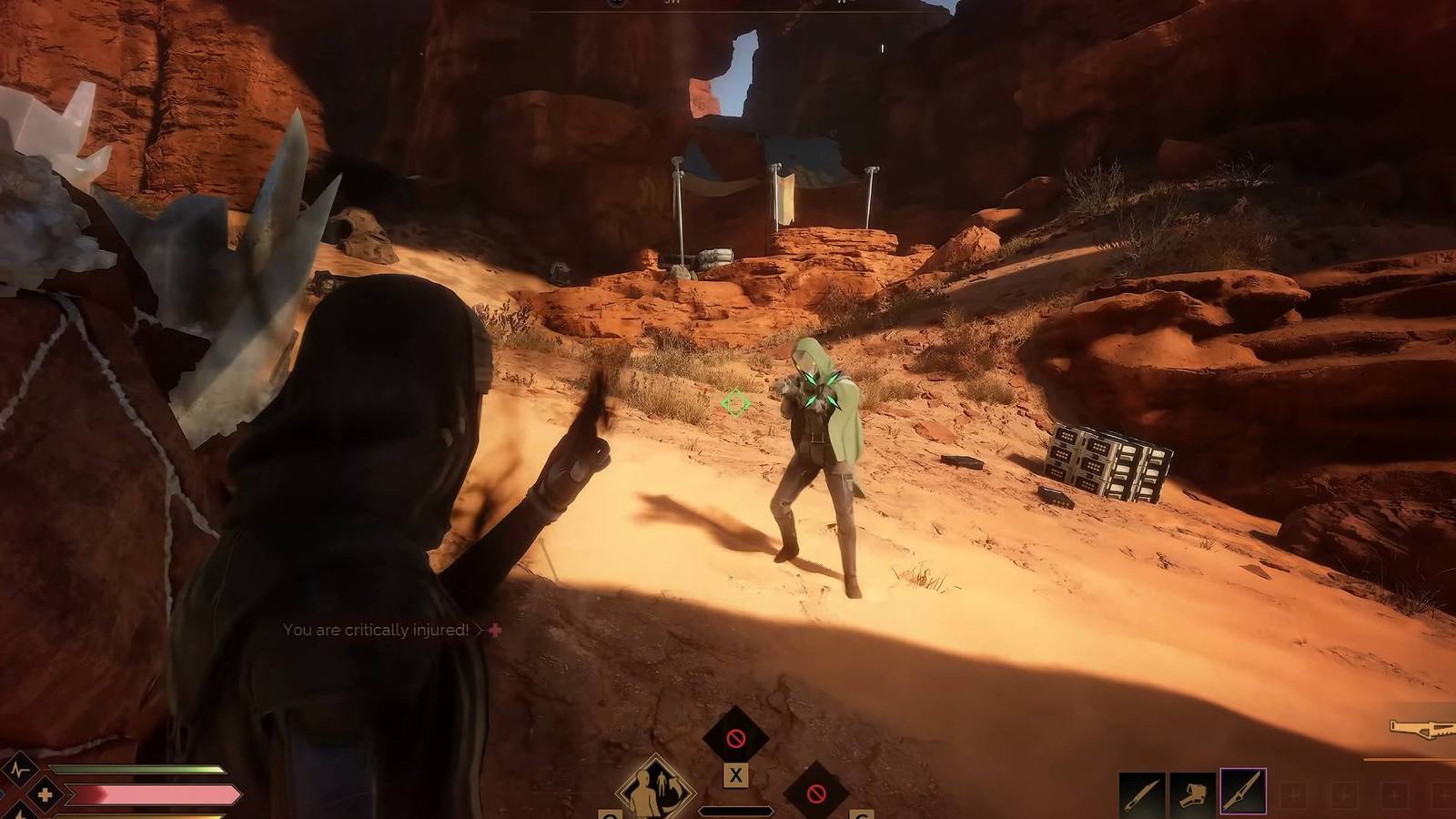
Task: Click the highlighted blade in the third hotbar slot
Action: click(1243, 792)
